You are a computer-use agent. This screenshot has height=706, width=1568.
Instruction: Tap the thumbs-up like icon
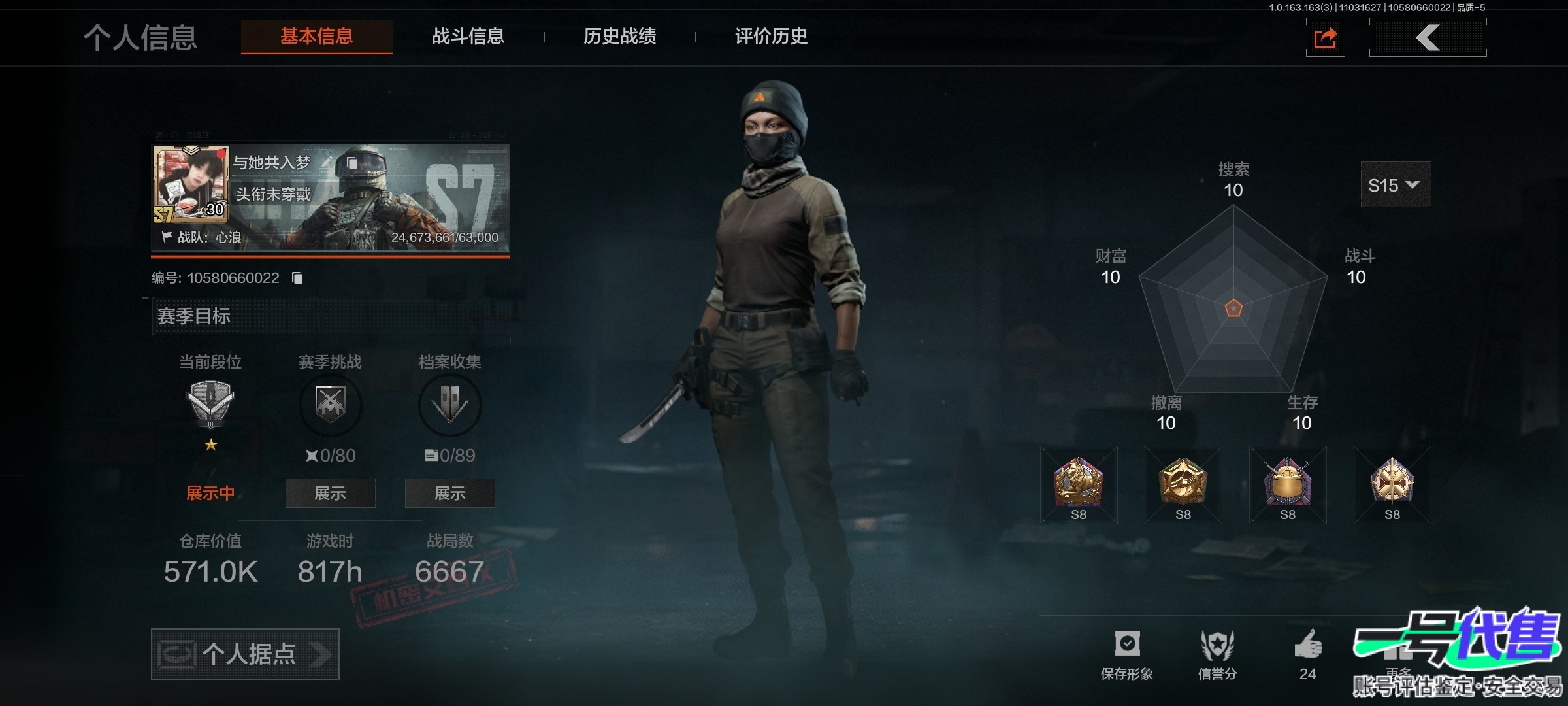tap(1308, 645)
